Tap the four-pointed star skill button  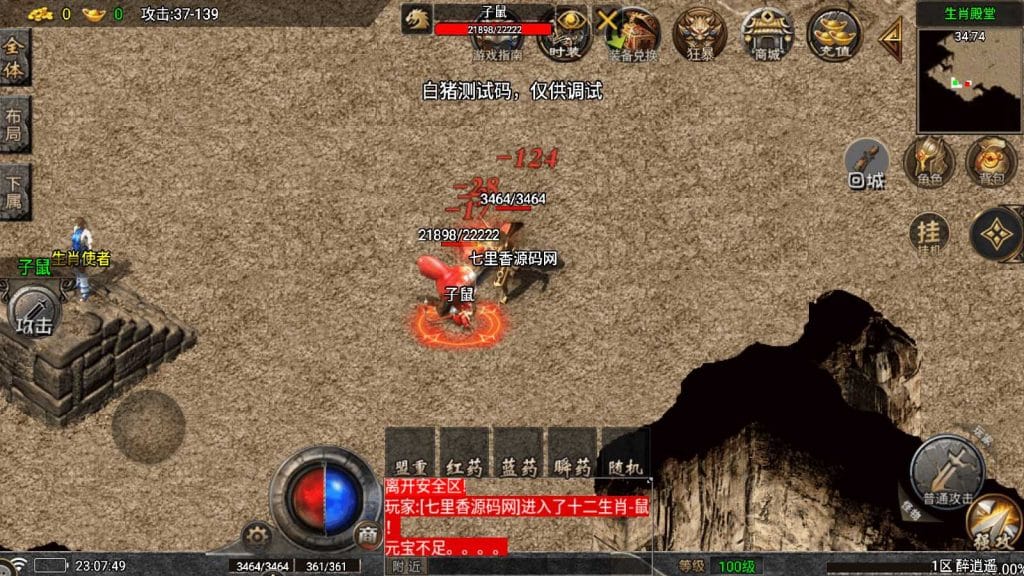coord(996,234)
